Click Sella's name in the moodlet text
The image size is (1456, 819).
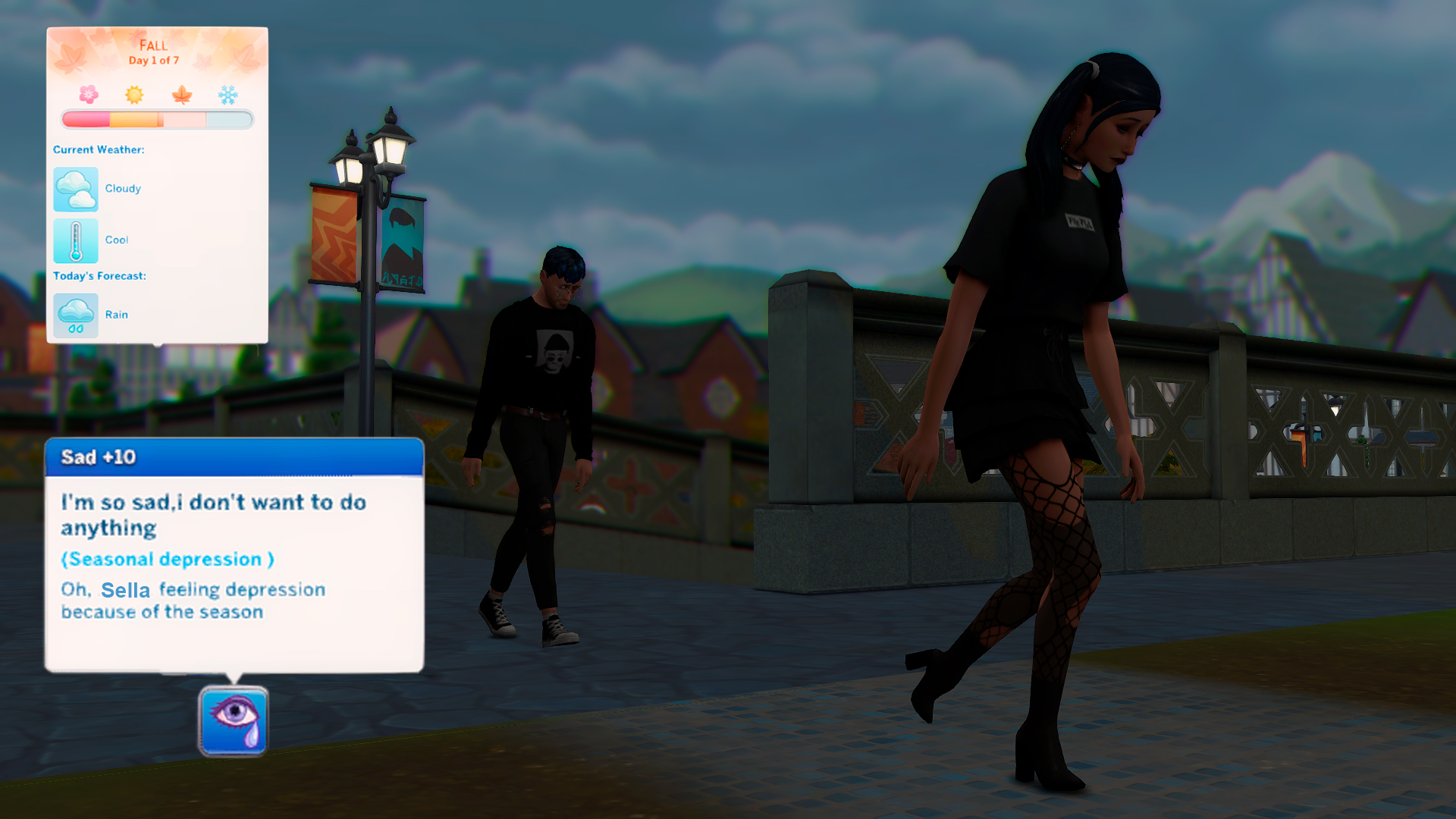[x=125, y=591]
